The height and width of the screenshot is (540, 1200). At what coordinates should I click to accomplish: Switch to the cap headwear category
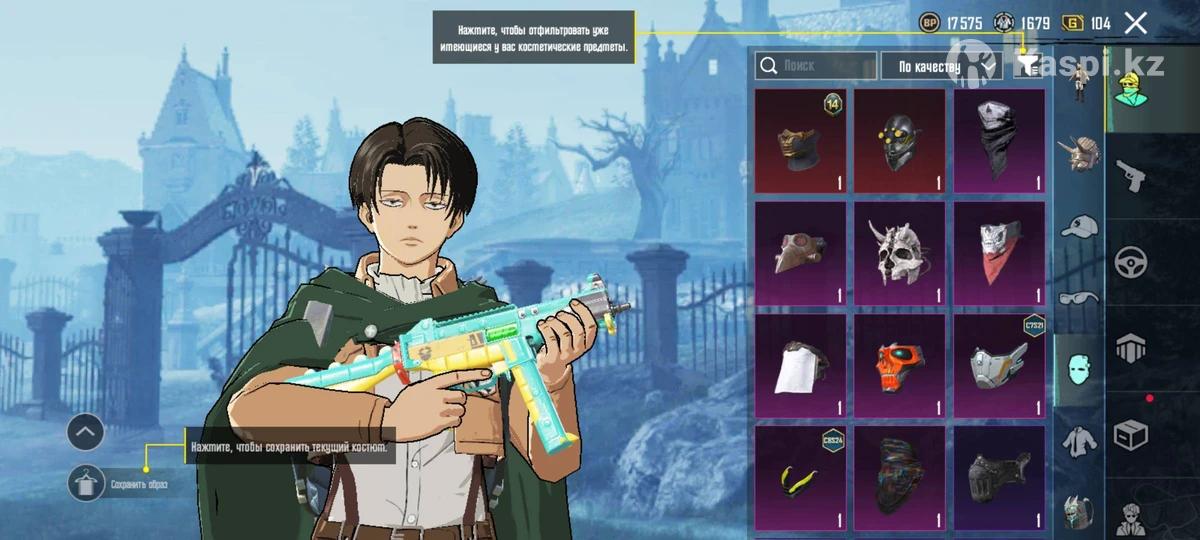(1079, 227)
